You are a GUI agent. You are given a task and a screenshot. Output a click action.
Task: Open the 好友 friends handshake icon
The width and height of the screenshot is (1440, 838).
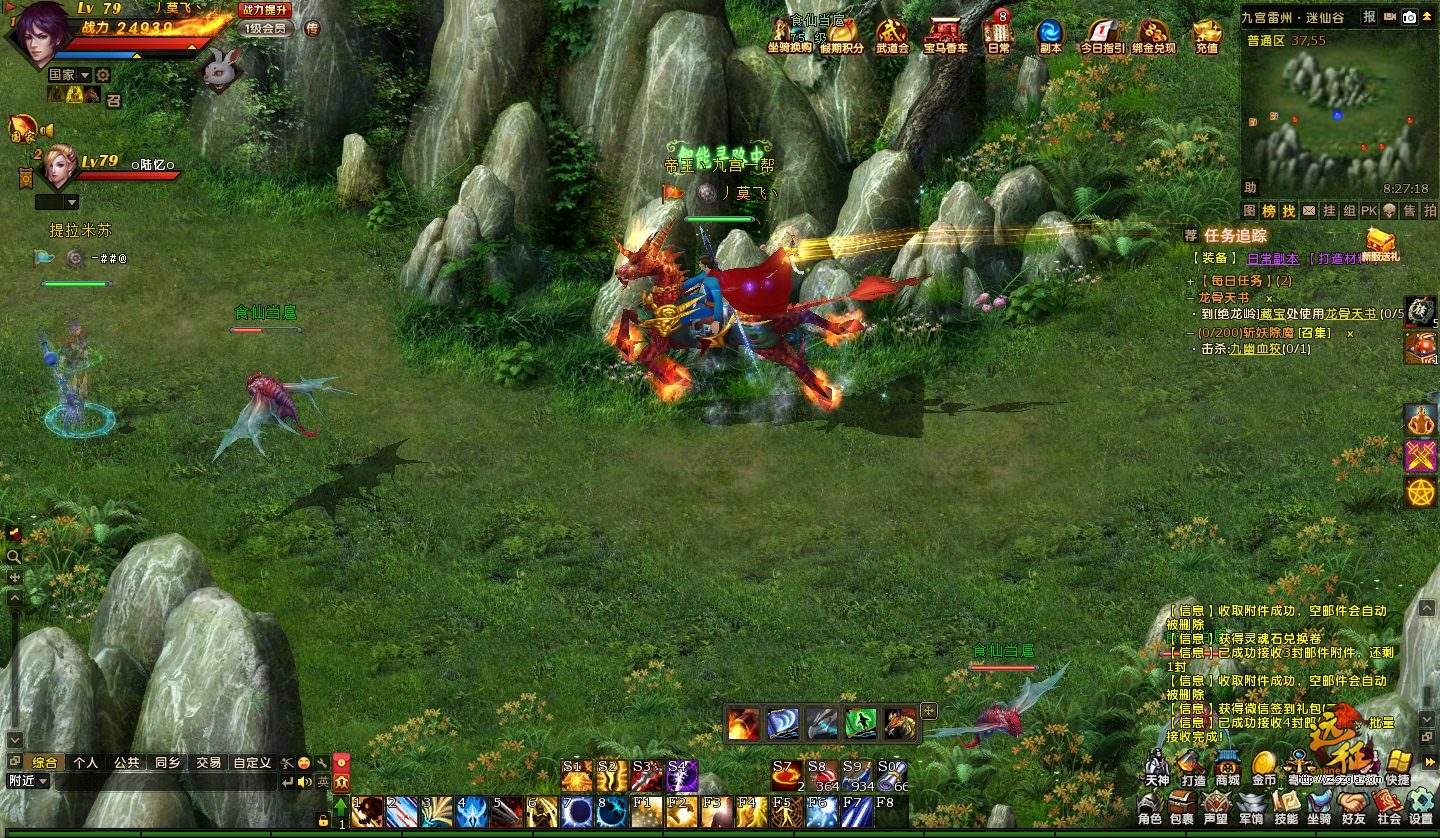[x=1353, y=807]
